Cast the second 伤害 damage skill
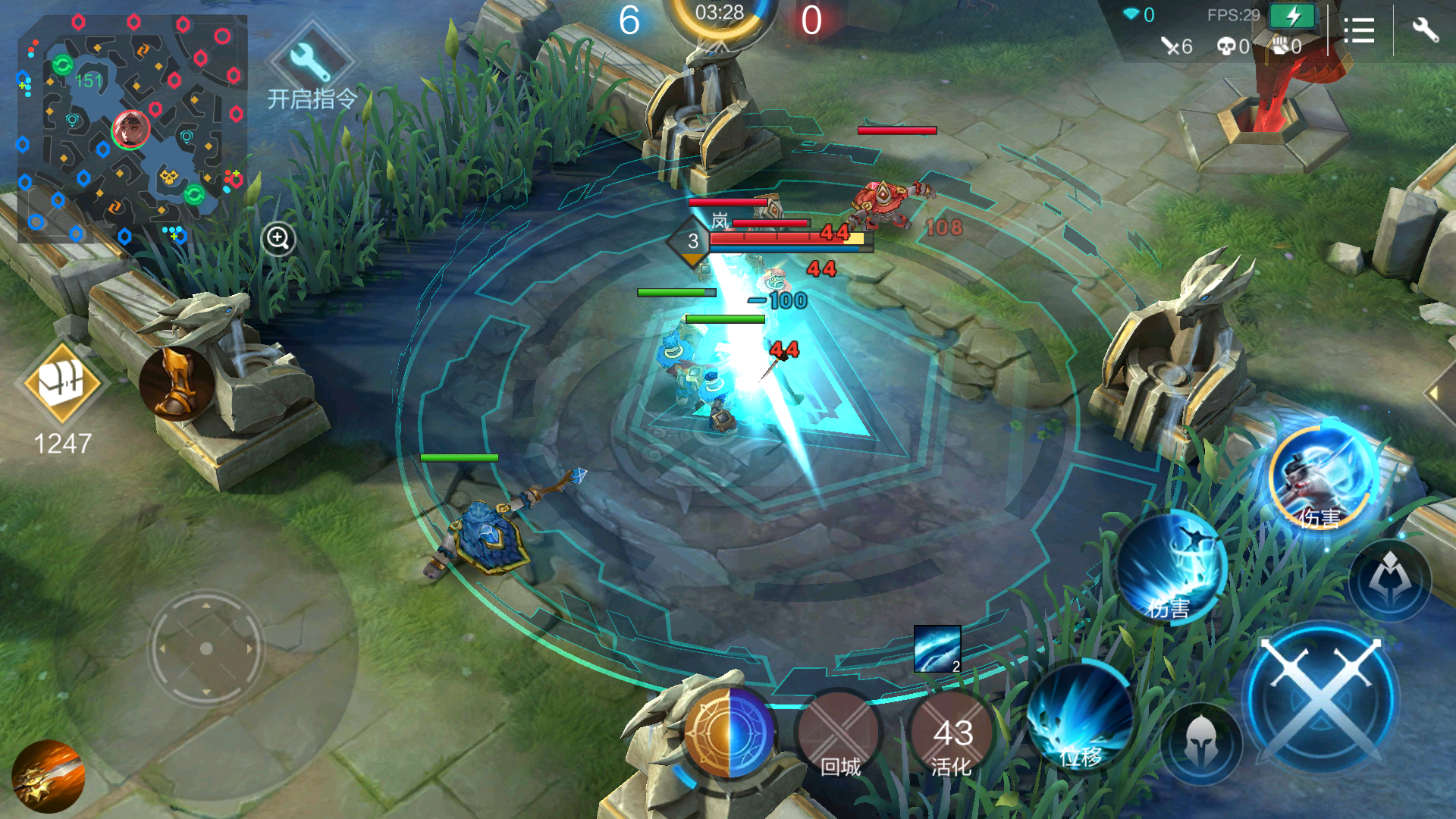Viewport: 1456px width, 819px height. pyautogui.click(x=1171, y=567)
